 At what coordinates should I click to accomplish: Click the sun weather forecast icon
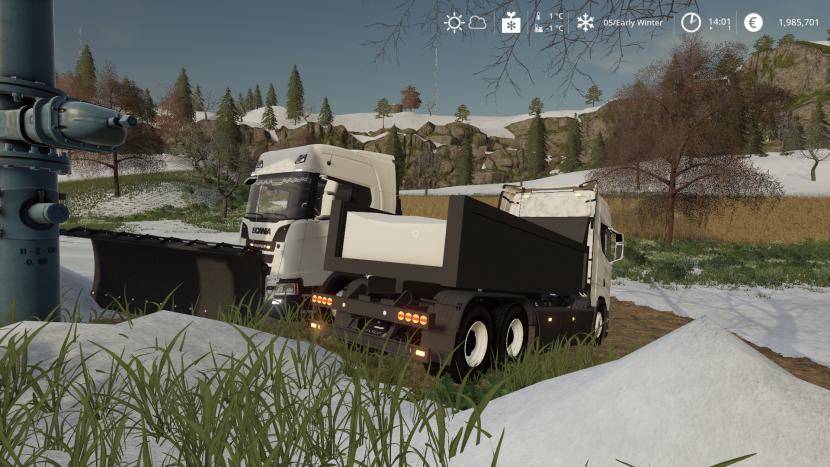click(x=454, y=22)
